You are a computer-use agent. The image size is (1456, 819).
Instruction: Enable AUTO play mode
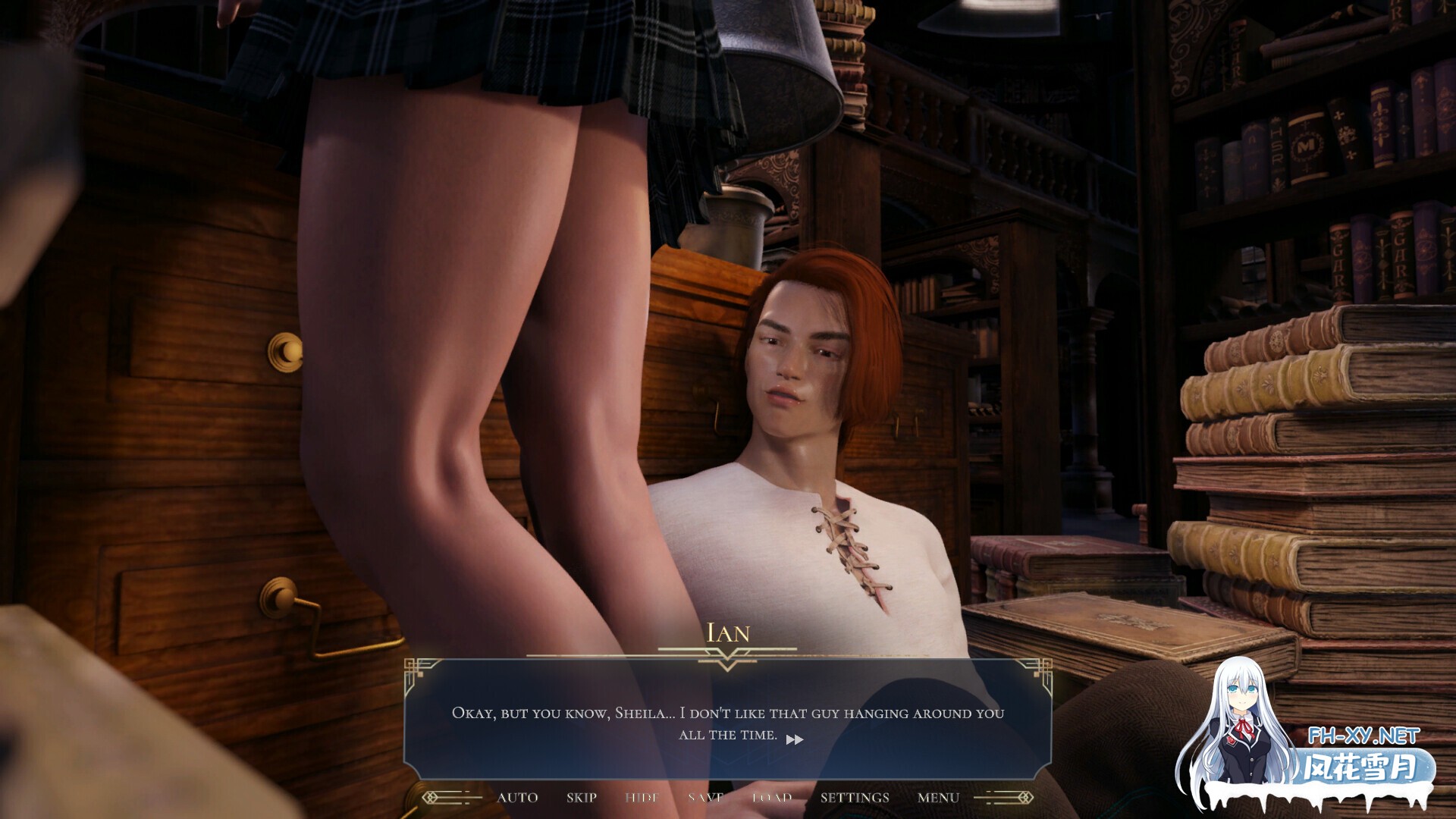coord(518,797)
